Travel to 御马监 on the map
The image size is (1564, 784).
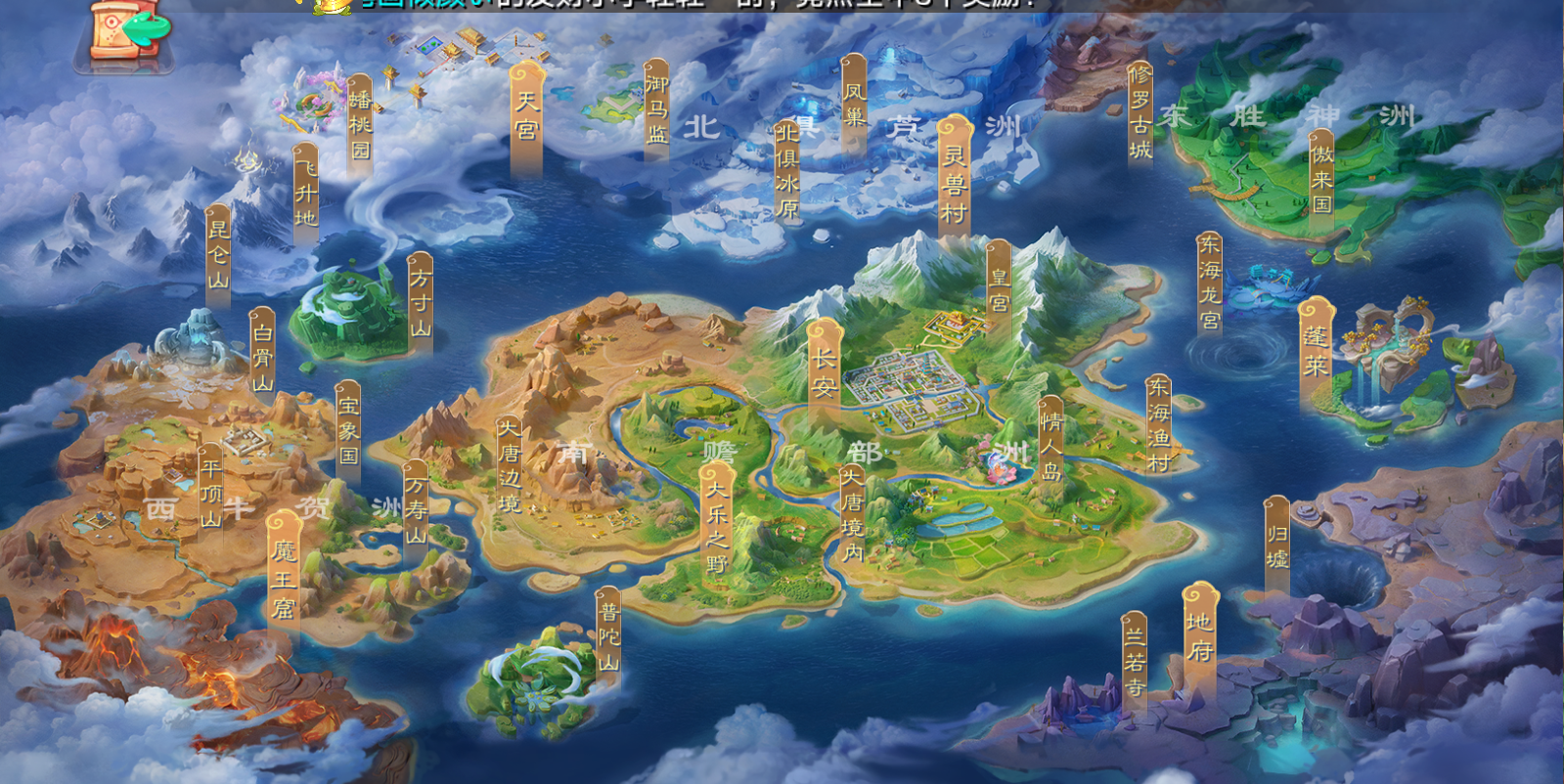(656, 108)
